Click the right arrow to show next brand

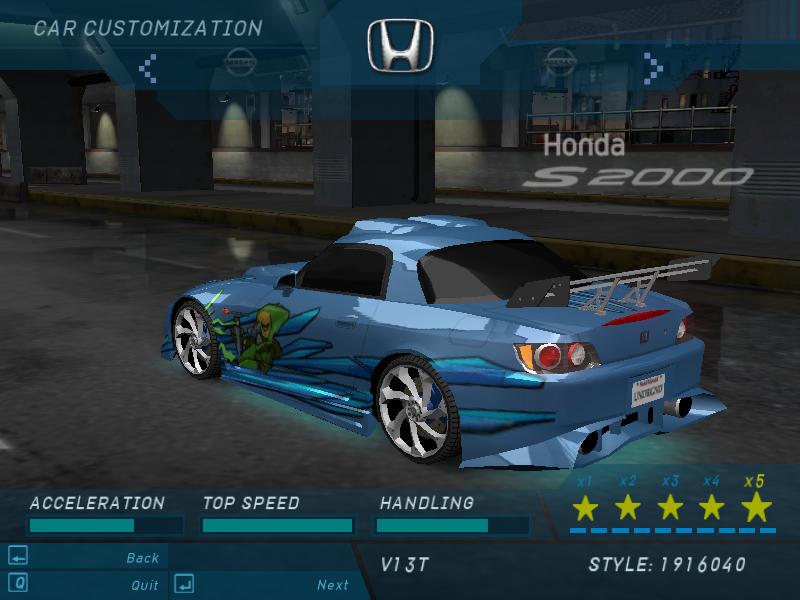click(x=653, y=67)
